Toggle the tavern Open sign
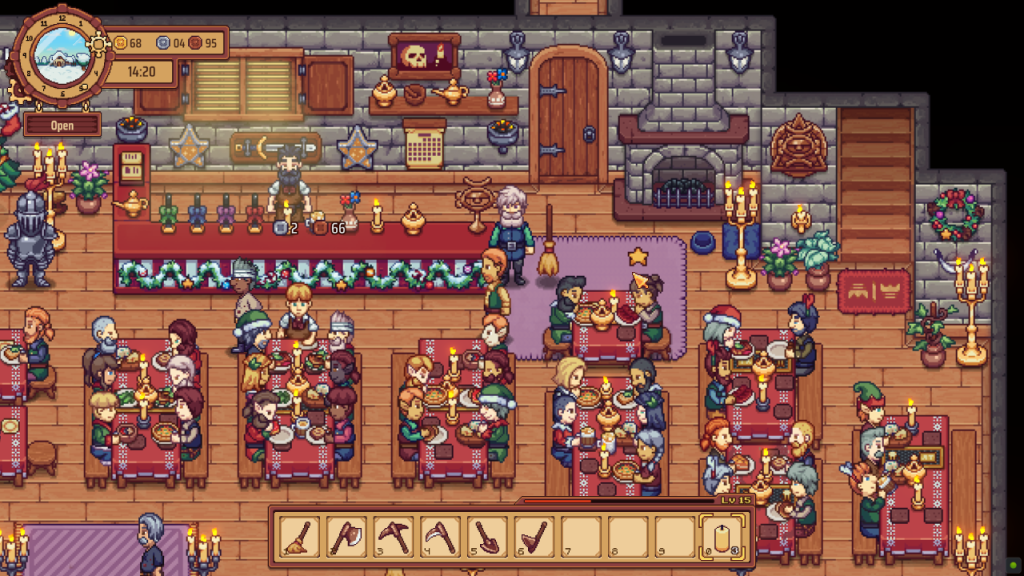Image resolution: width=1024 pixels, height=576 pixels. click(62, 127)
